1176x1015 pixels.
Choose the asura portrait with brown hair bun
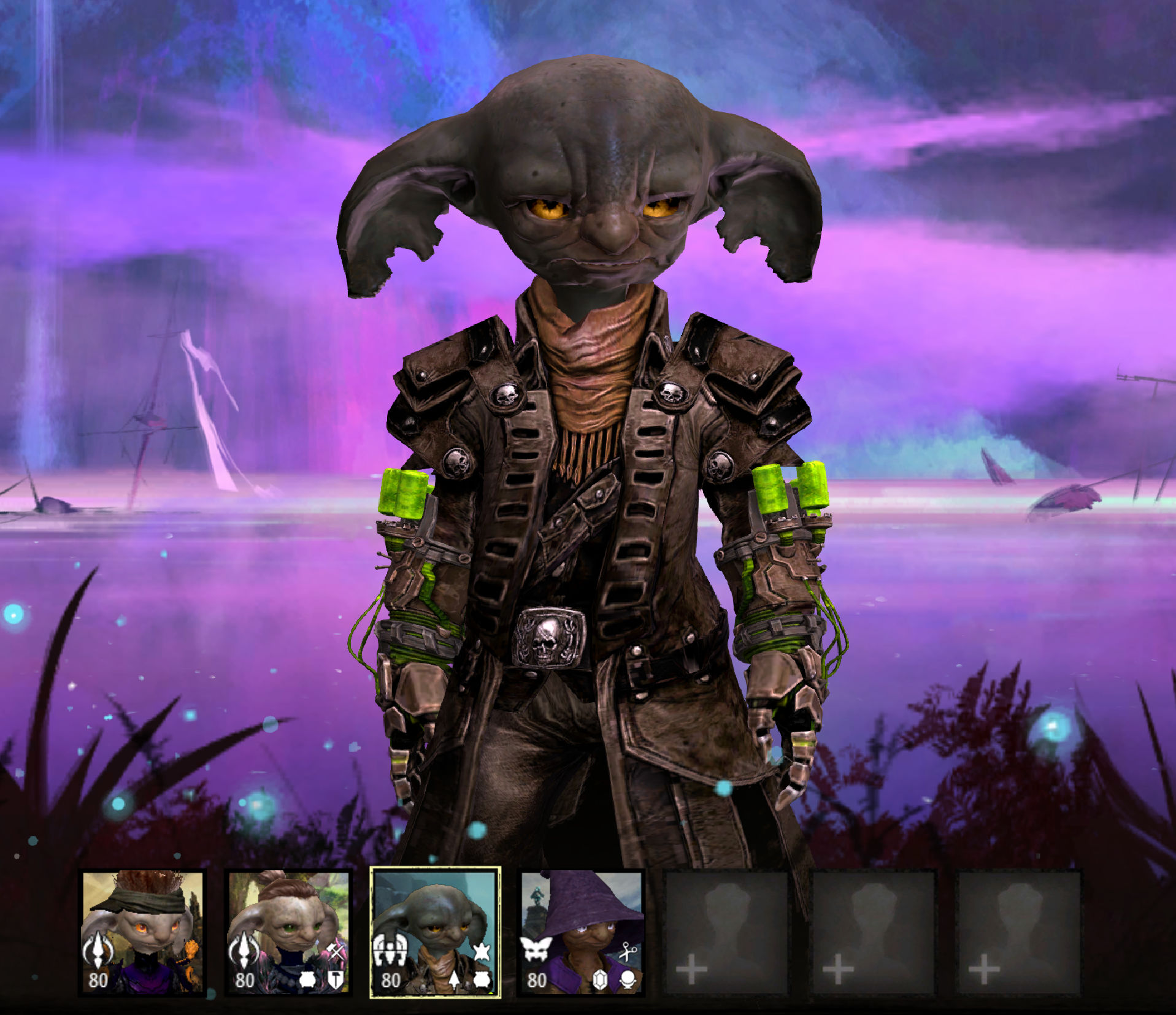[x=288, y=931]
